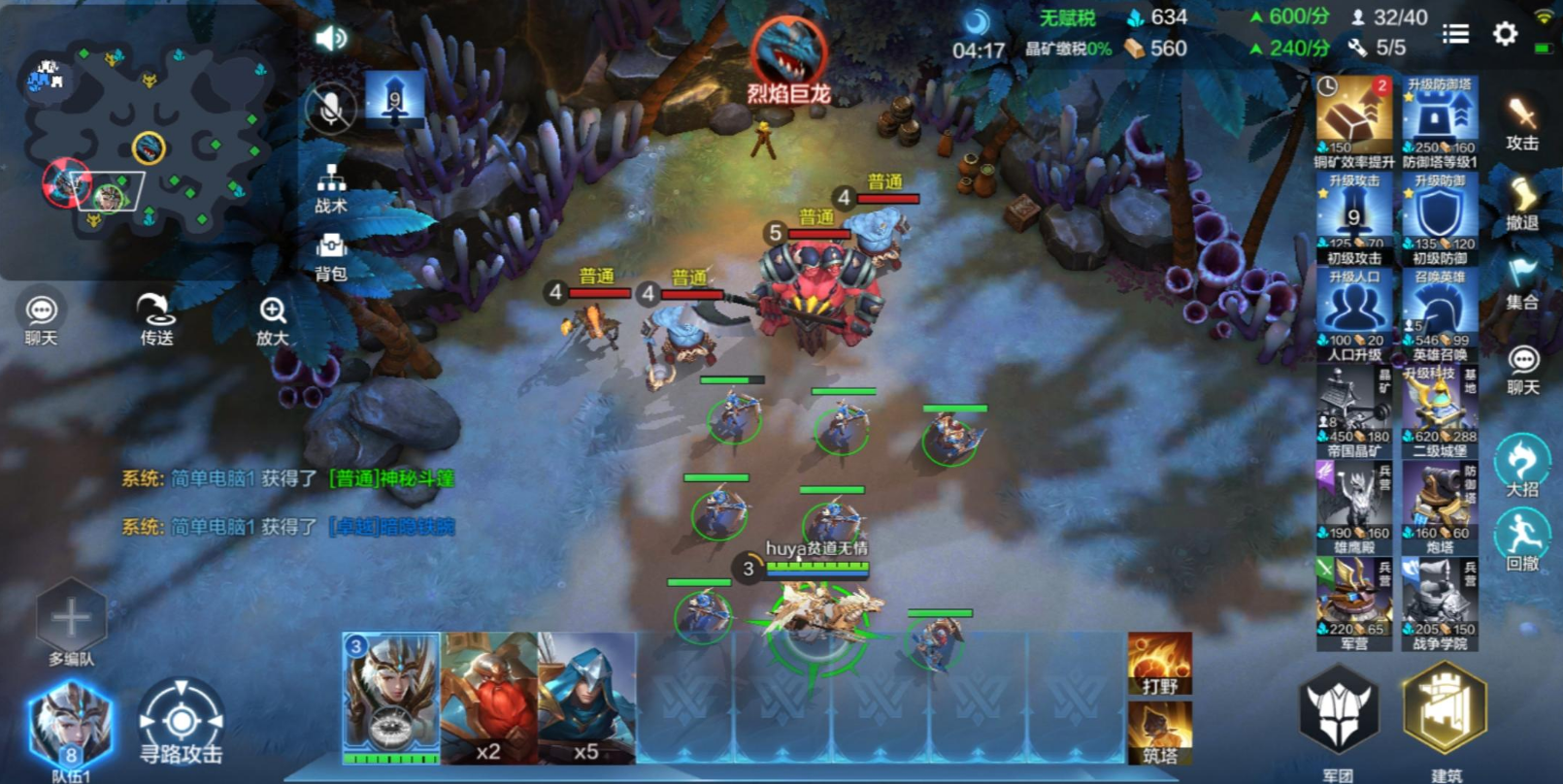Open the 背包 backpack
Viewport: 1563px width, 784px height.
click(x=331, y=255)
